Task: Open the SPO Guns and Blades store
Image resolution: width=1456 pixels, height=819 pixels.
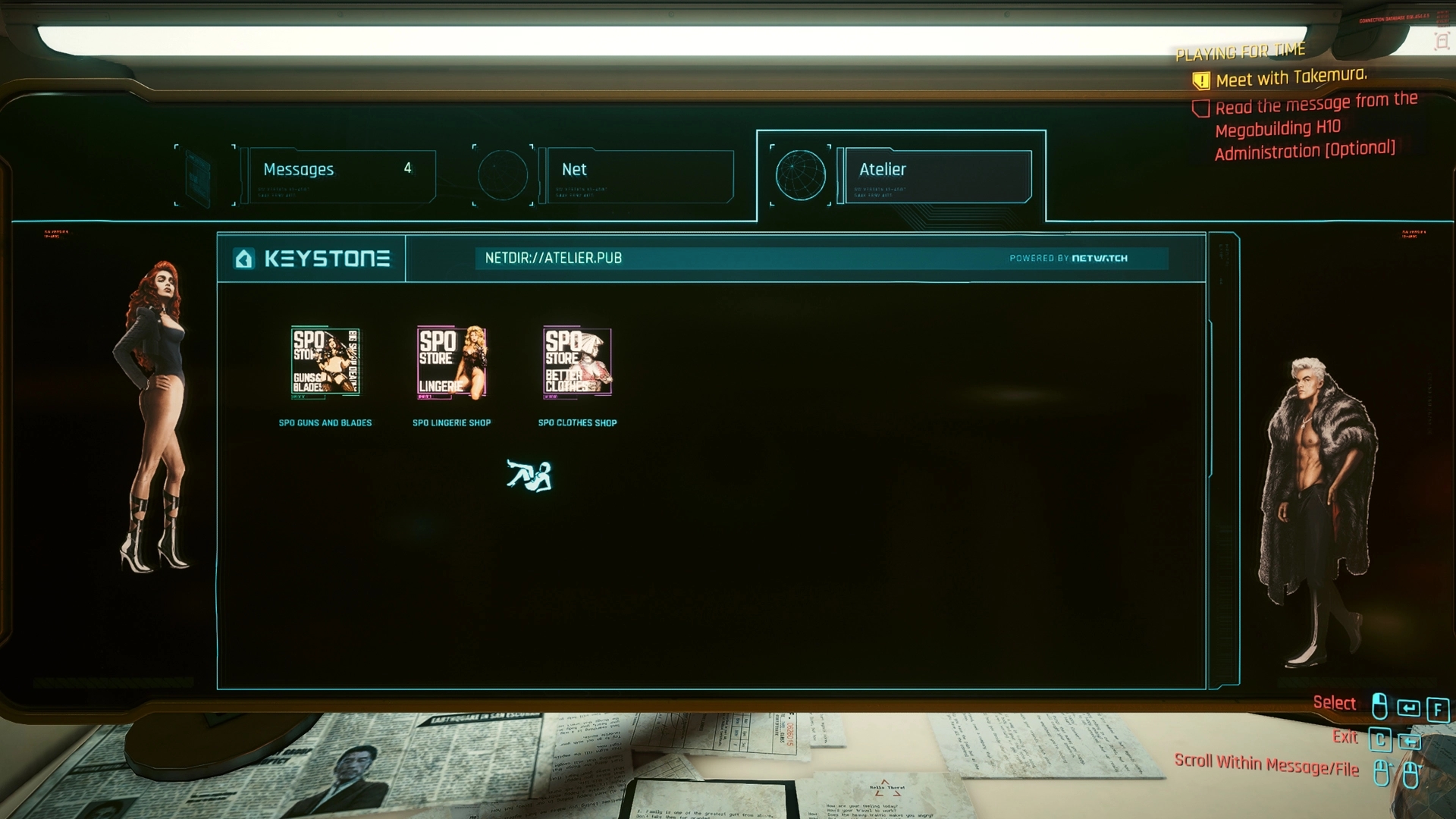Action: click(325, 363)
